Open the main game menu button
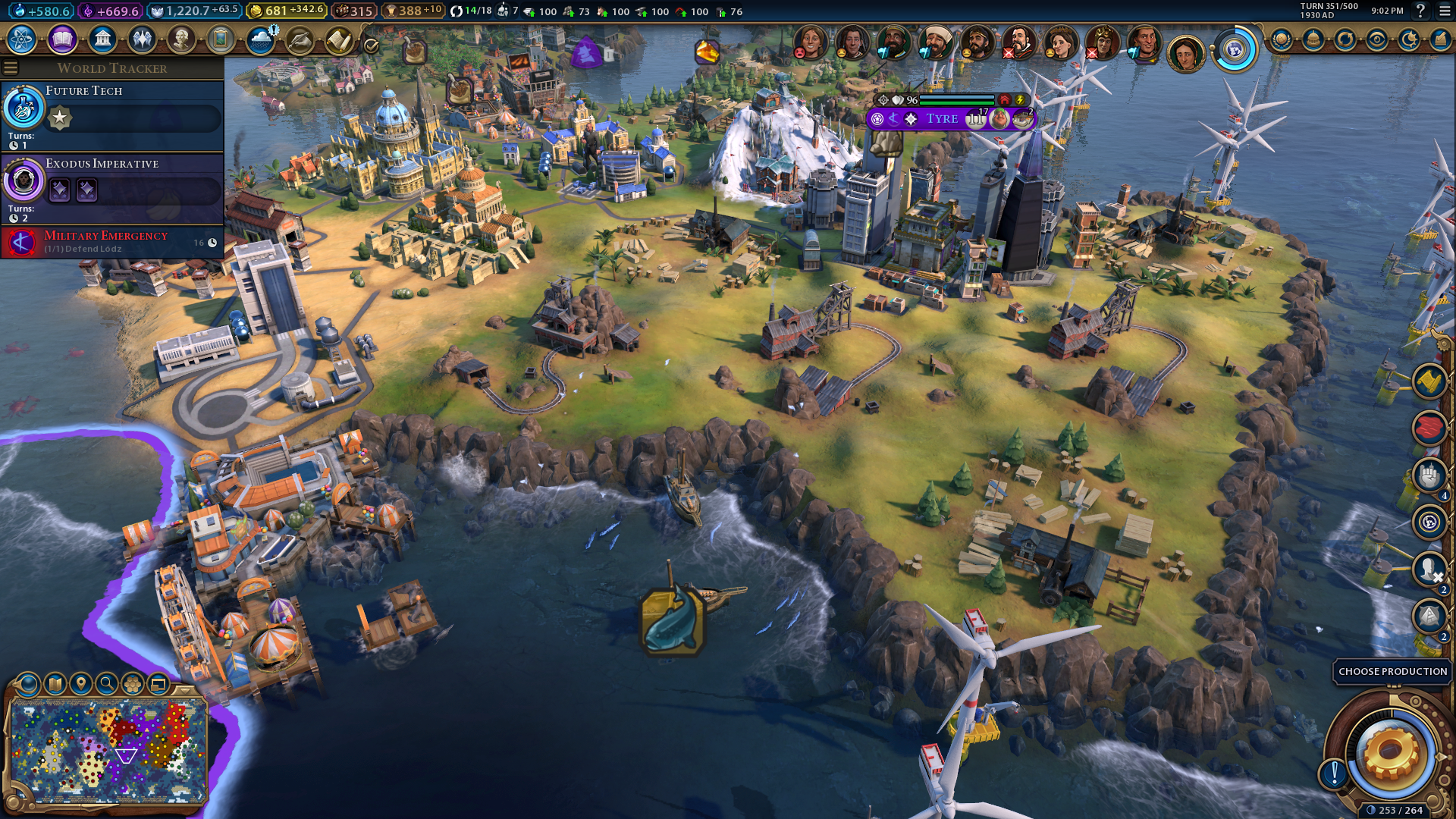The height and width of the screenshot is (819, 1456). pyautogui.click(x=1445, y=11)
